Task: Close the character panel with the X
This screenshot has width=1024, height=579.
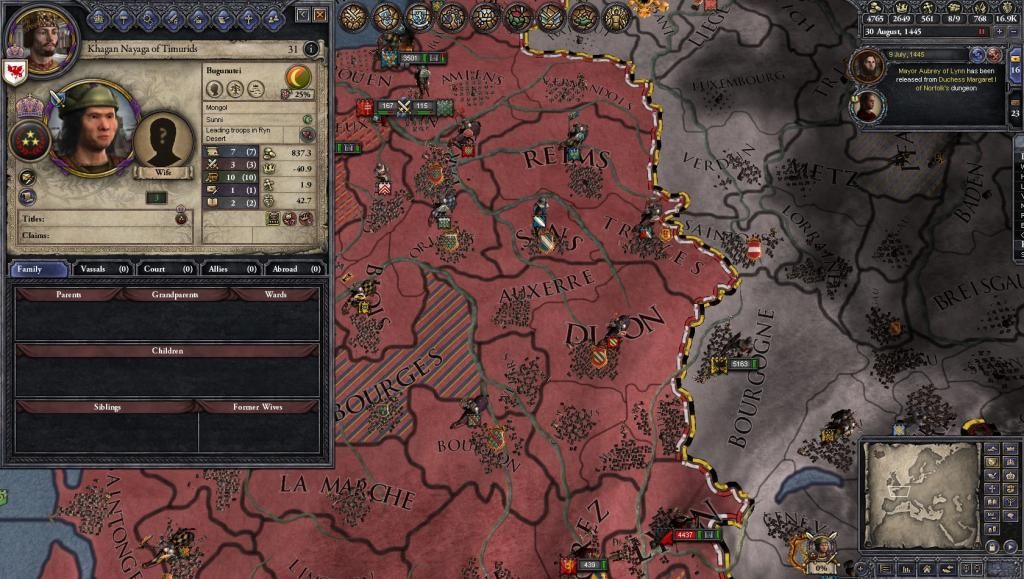Action: click(x=319, y=15)
